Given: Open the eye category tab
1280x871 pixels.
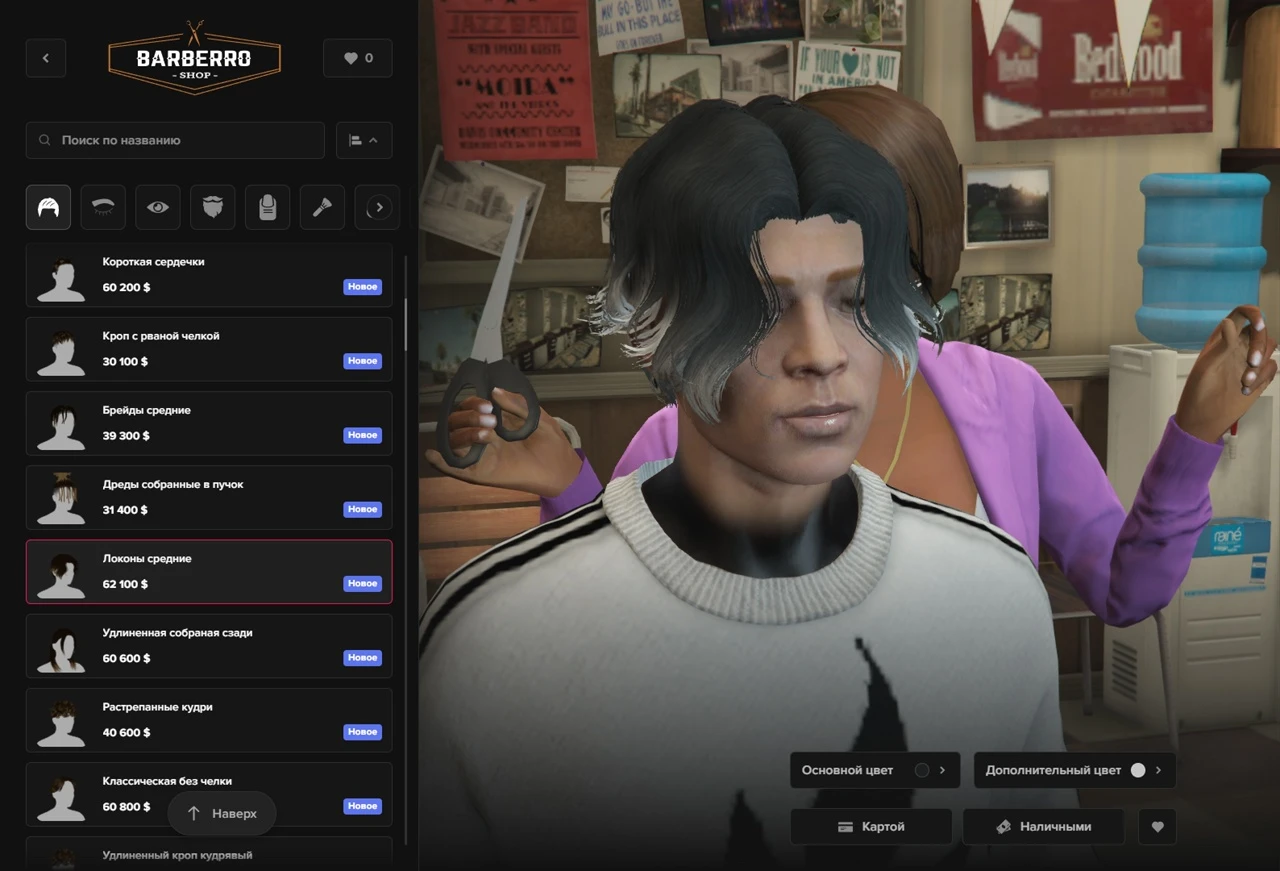Looking at the screenshot, I should click(158, 208).
